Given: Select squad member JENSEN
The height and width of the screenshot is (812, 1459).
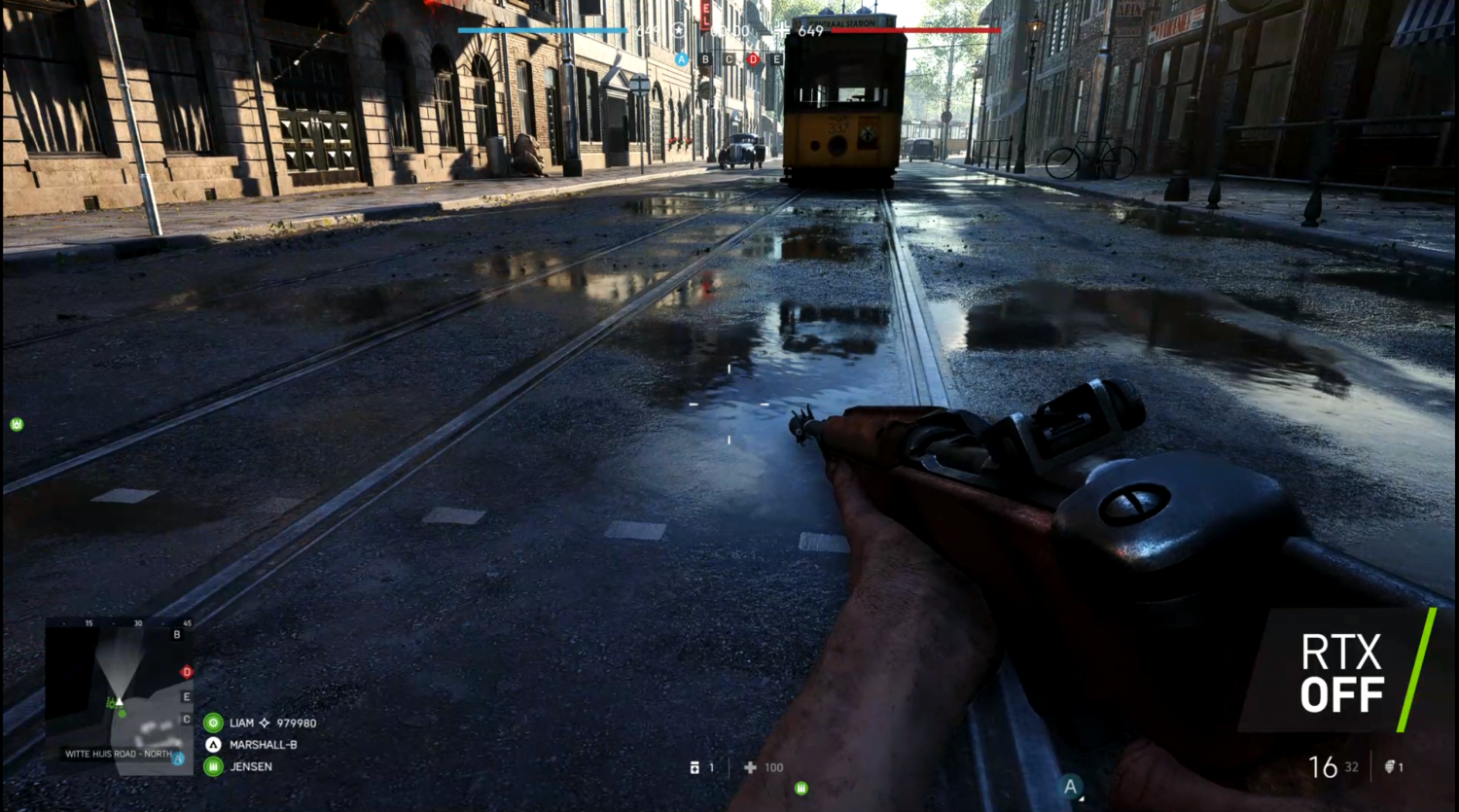Looking at the screenshot, I should (250, 766).
